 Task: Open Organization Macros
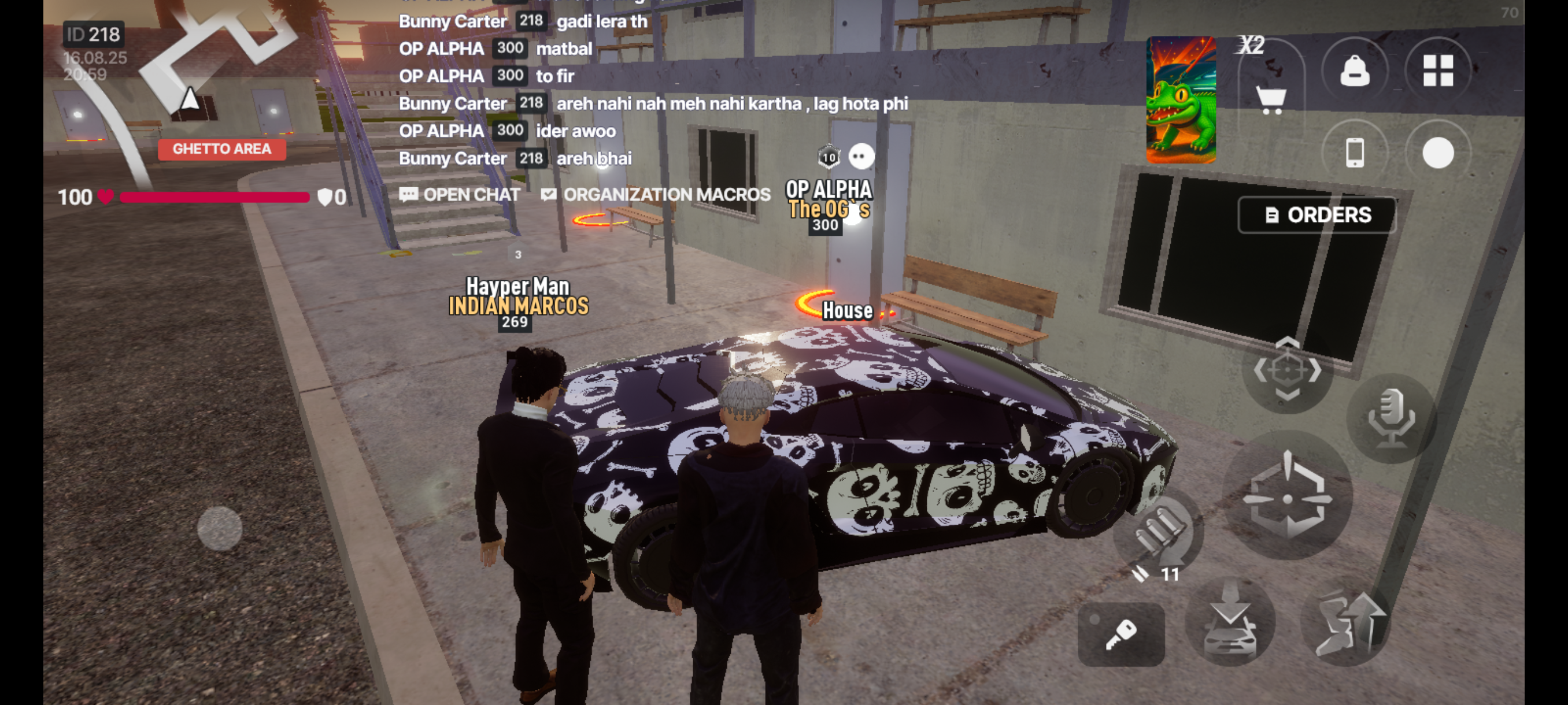(656, 195)
